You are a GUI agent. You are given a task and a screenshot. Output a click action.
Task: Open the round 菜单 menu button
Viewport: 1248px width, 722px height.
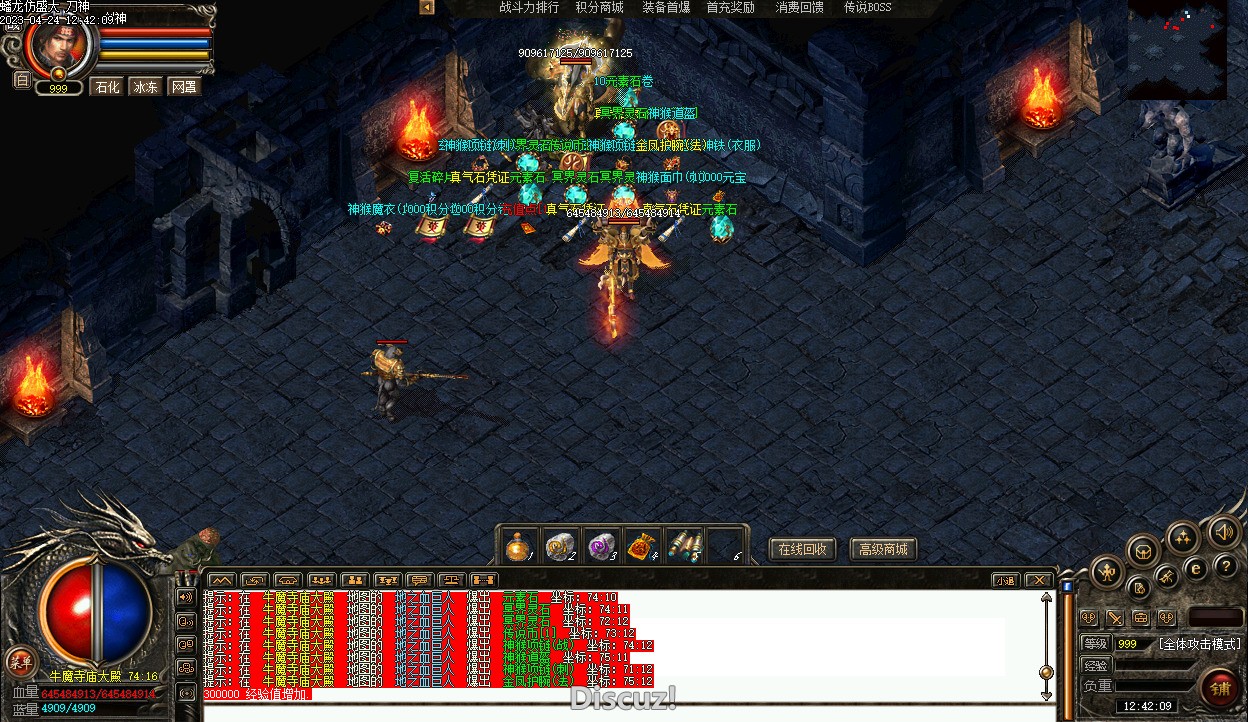[19, 660]
